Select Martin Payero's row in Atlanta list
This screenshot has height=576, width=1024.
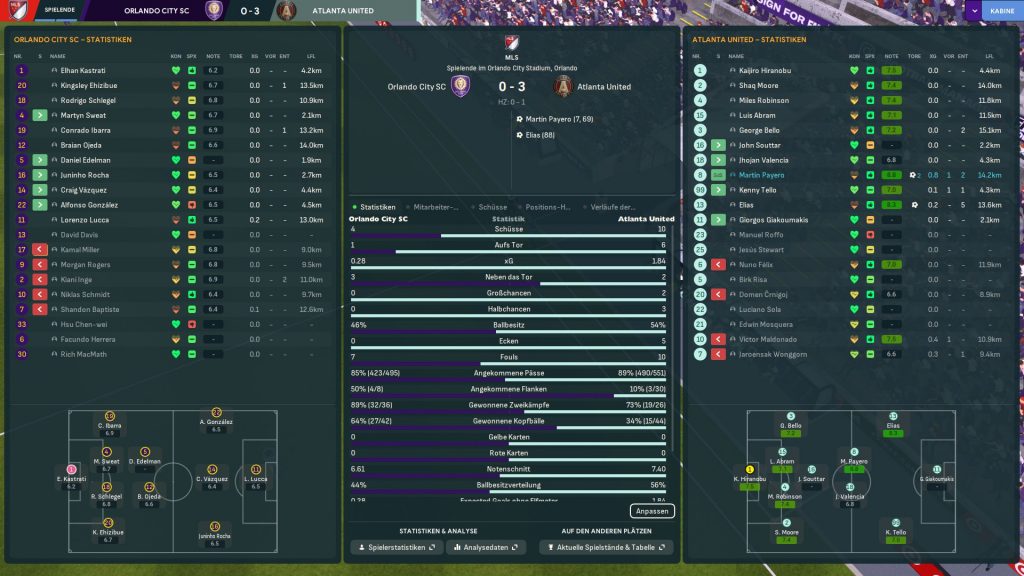[x=761, y=175]
